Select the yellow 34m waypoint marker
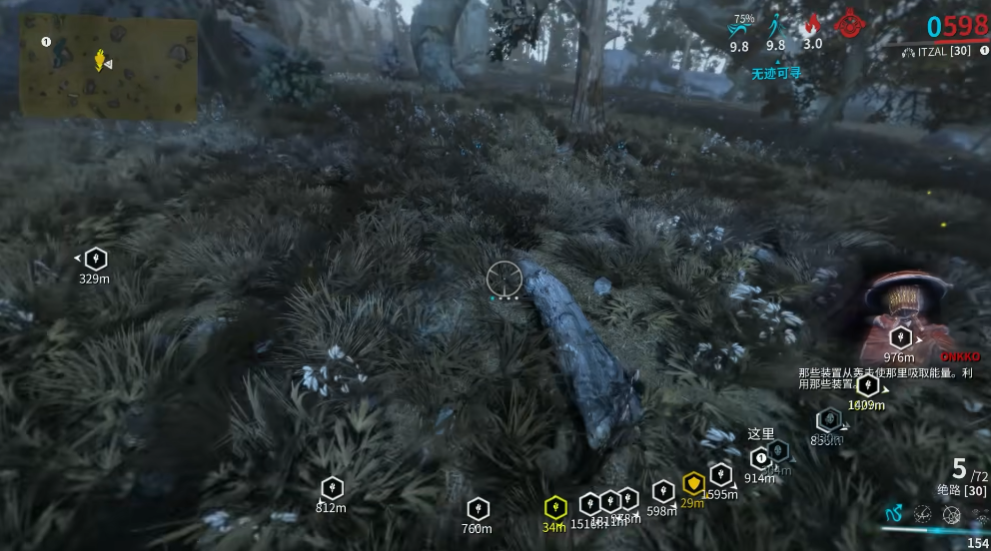Image resolution: width=991 pixels, height=551 pixels. tap(555, 507)
